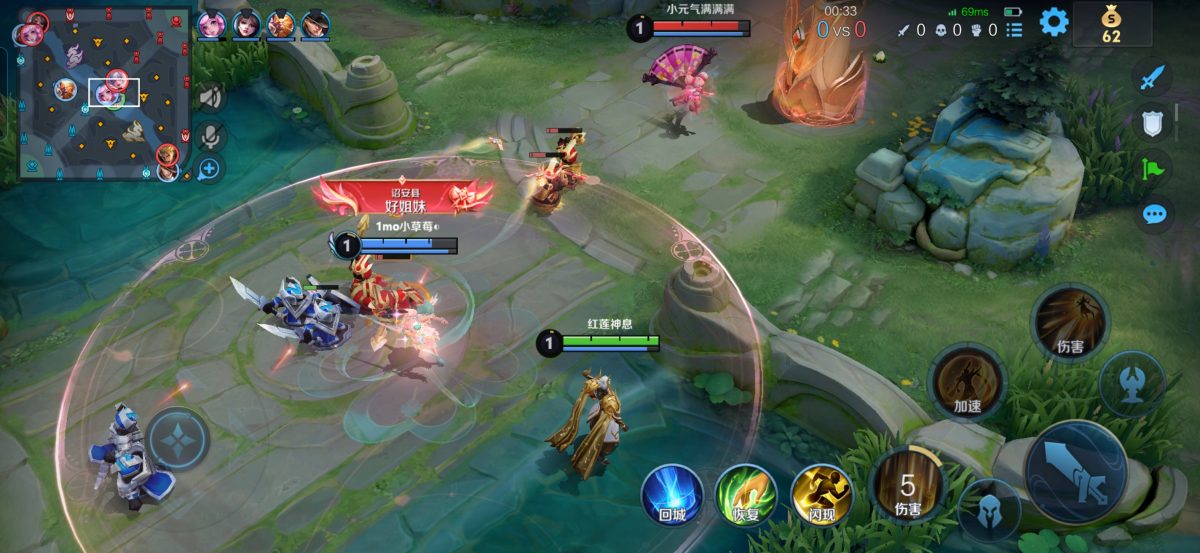Open the quick chat speech bubble
Screen dimensions: 1200x553
[1155, 214]
